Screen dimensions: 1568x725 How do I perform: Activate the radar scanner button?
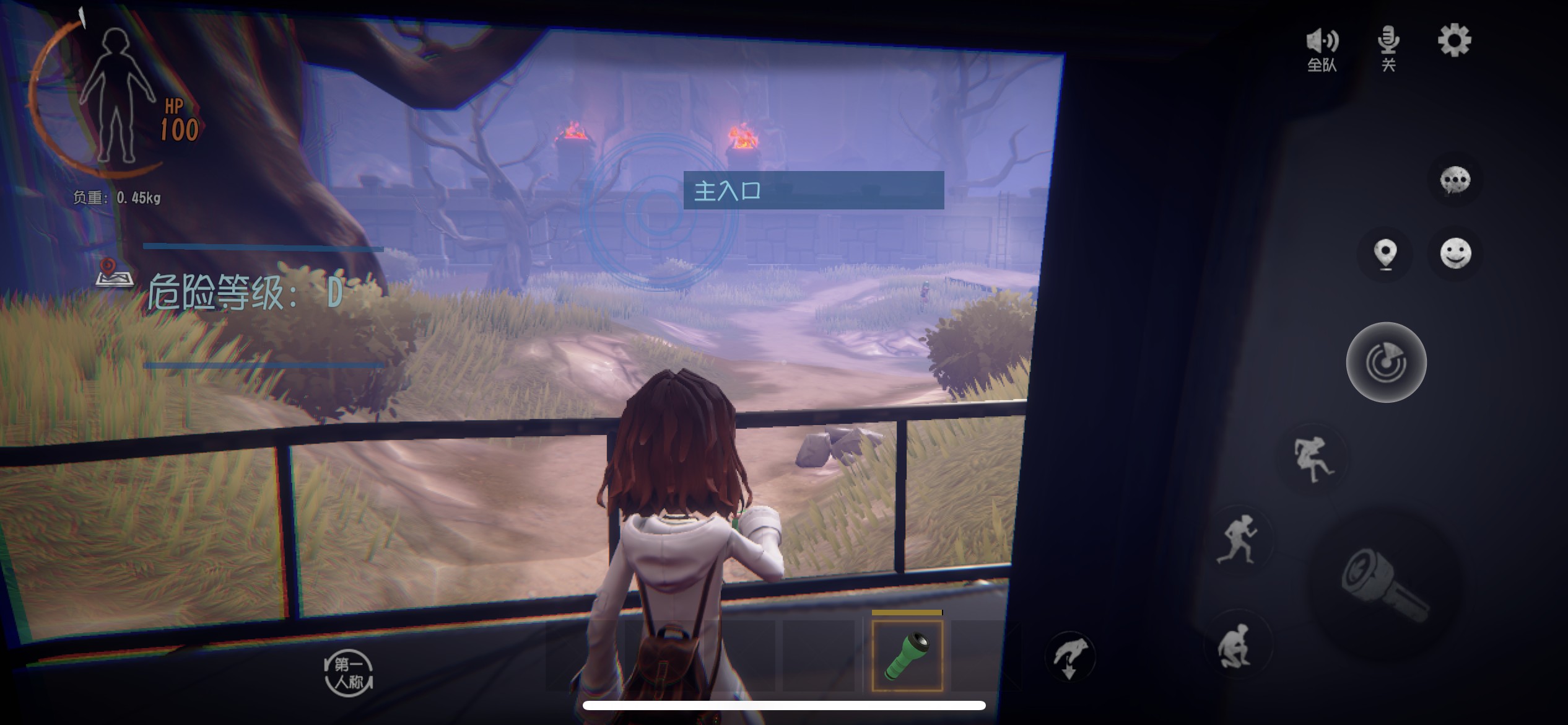1386,362
